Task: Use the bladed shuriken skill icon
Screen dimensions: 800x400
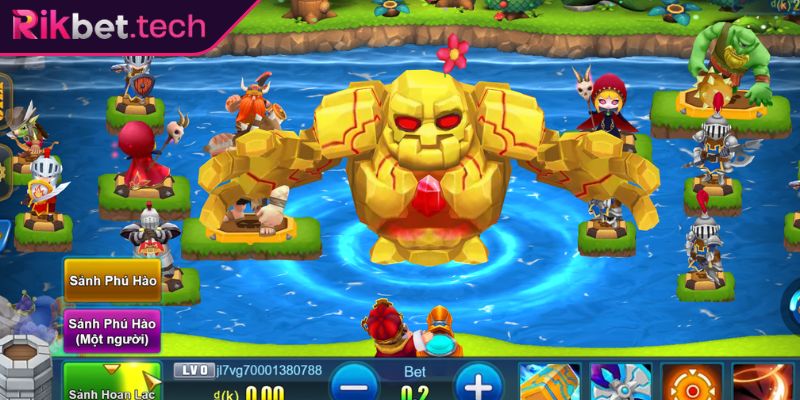Action: tap(620, 382)
